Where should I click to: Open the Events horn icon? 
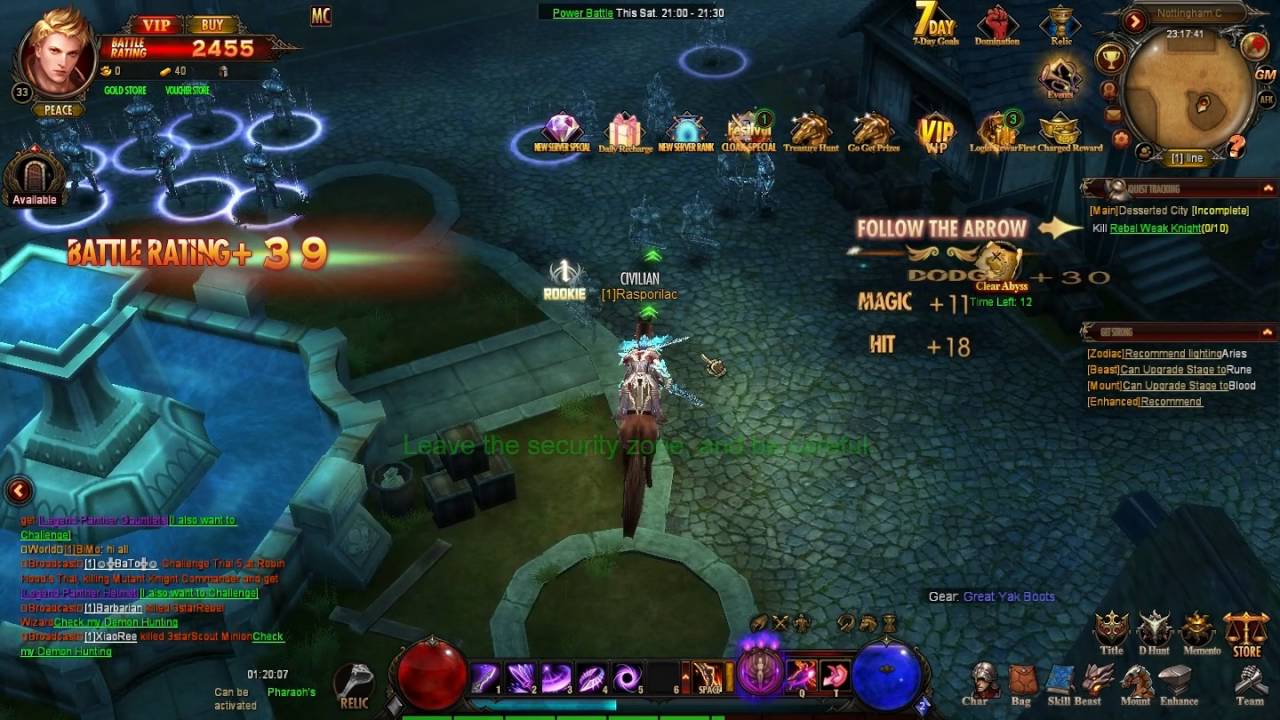[x=1058, y=78]
